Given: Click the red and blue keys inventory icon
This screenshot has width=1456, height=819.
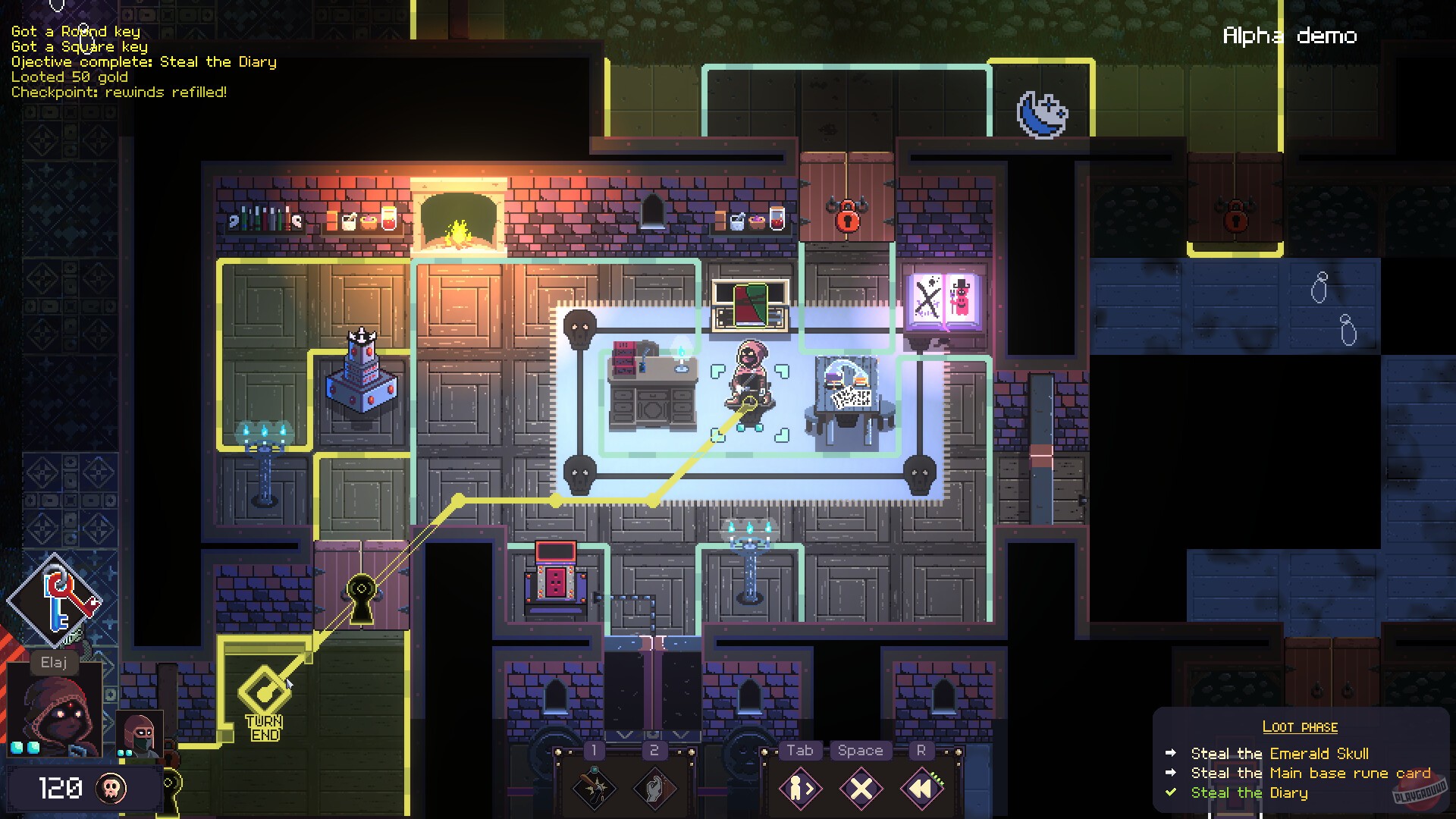Looking at the screenshot, I should click(57, 599).
